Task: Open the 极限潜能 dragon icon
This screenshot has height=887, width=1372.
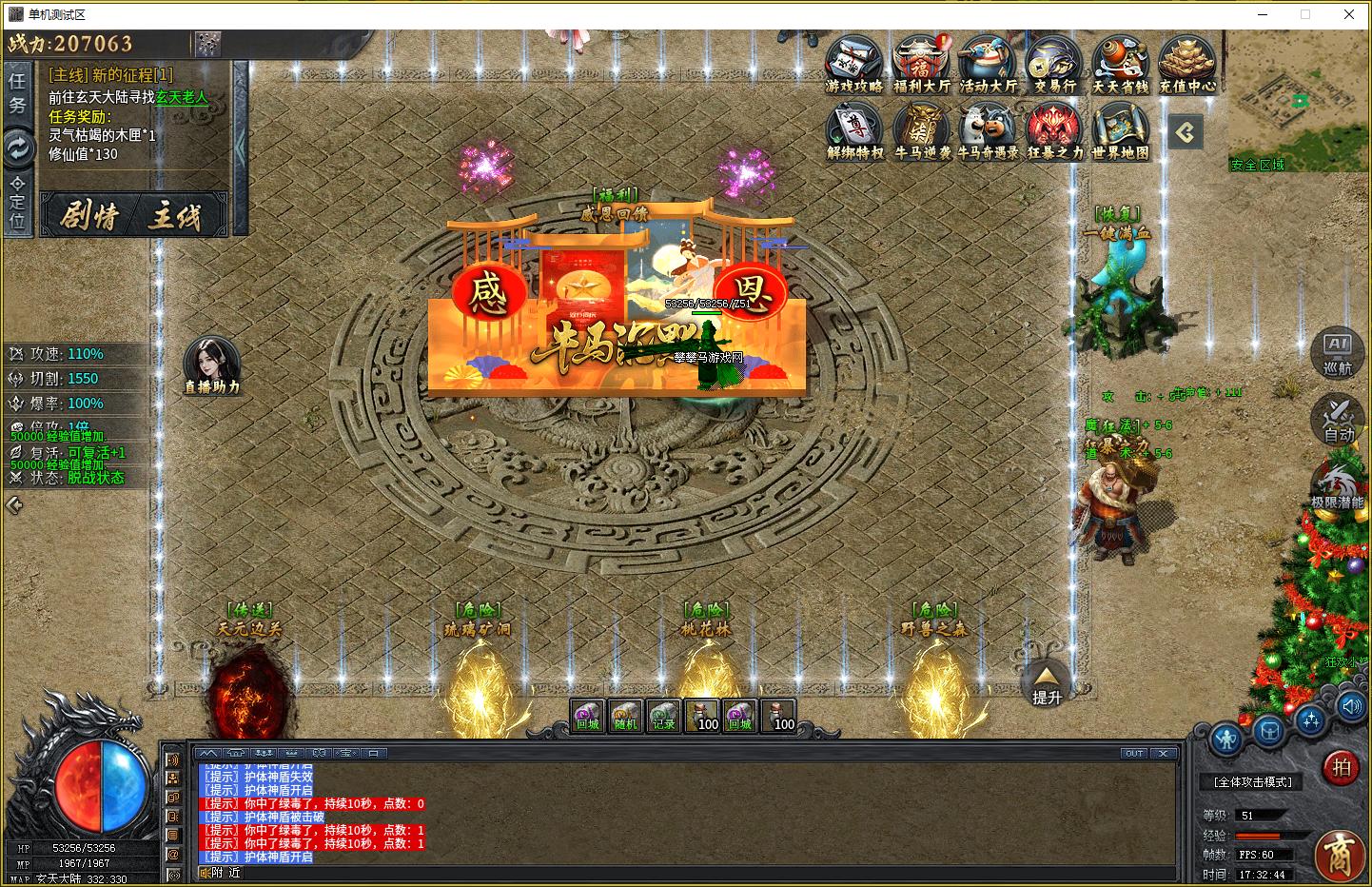Action: 1338,484
